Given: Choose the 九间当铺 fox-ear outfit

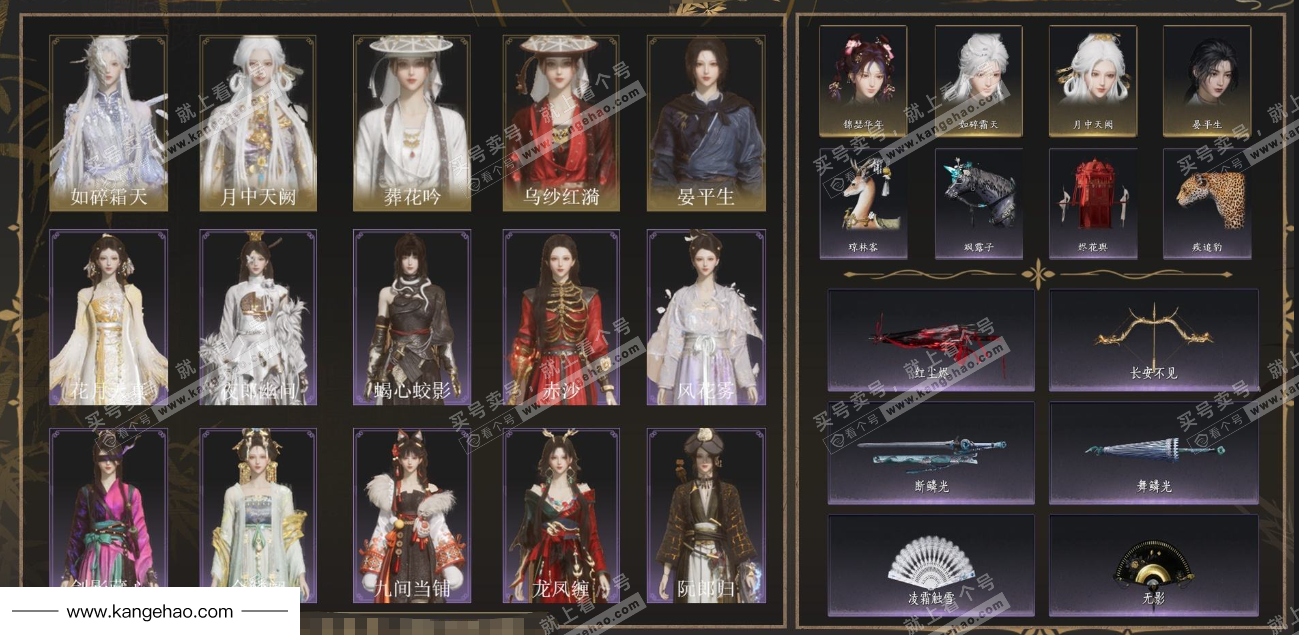Looking at the screenshot, I should [411, 515].
